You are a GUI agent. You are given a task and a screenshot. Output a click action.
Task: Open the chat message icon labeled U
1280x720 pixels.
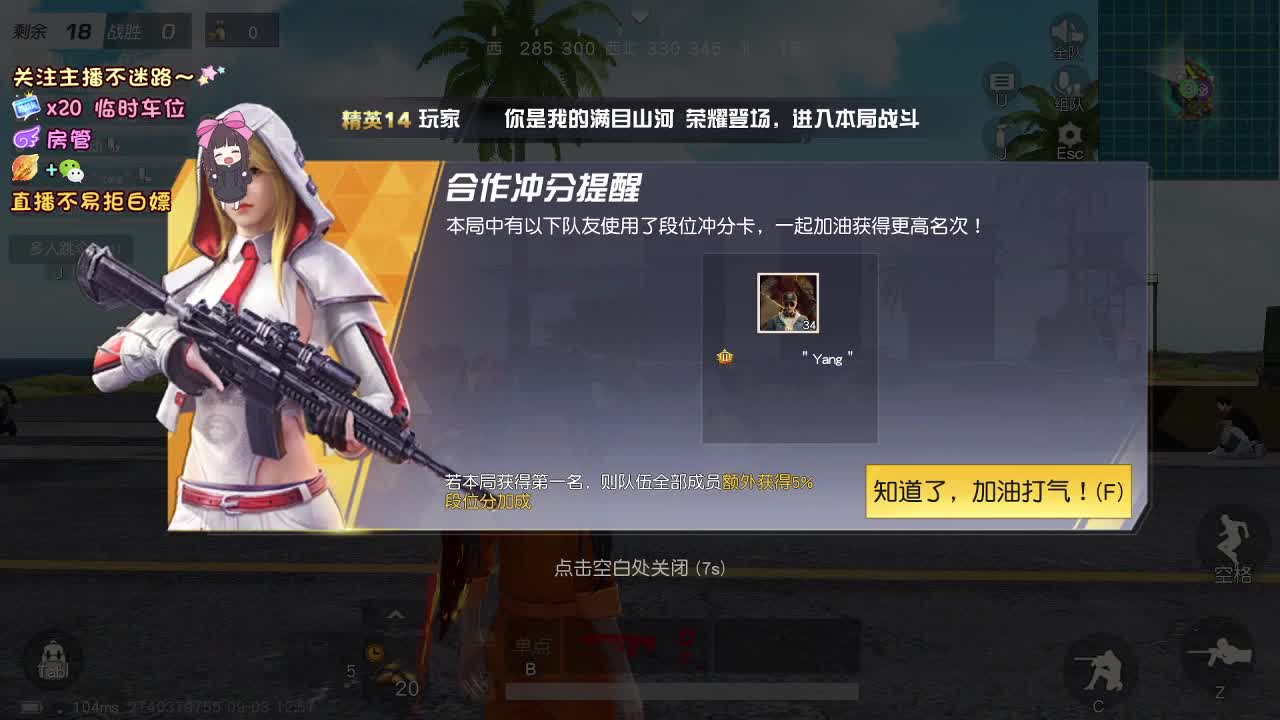(1002, 84)
